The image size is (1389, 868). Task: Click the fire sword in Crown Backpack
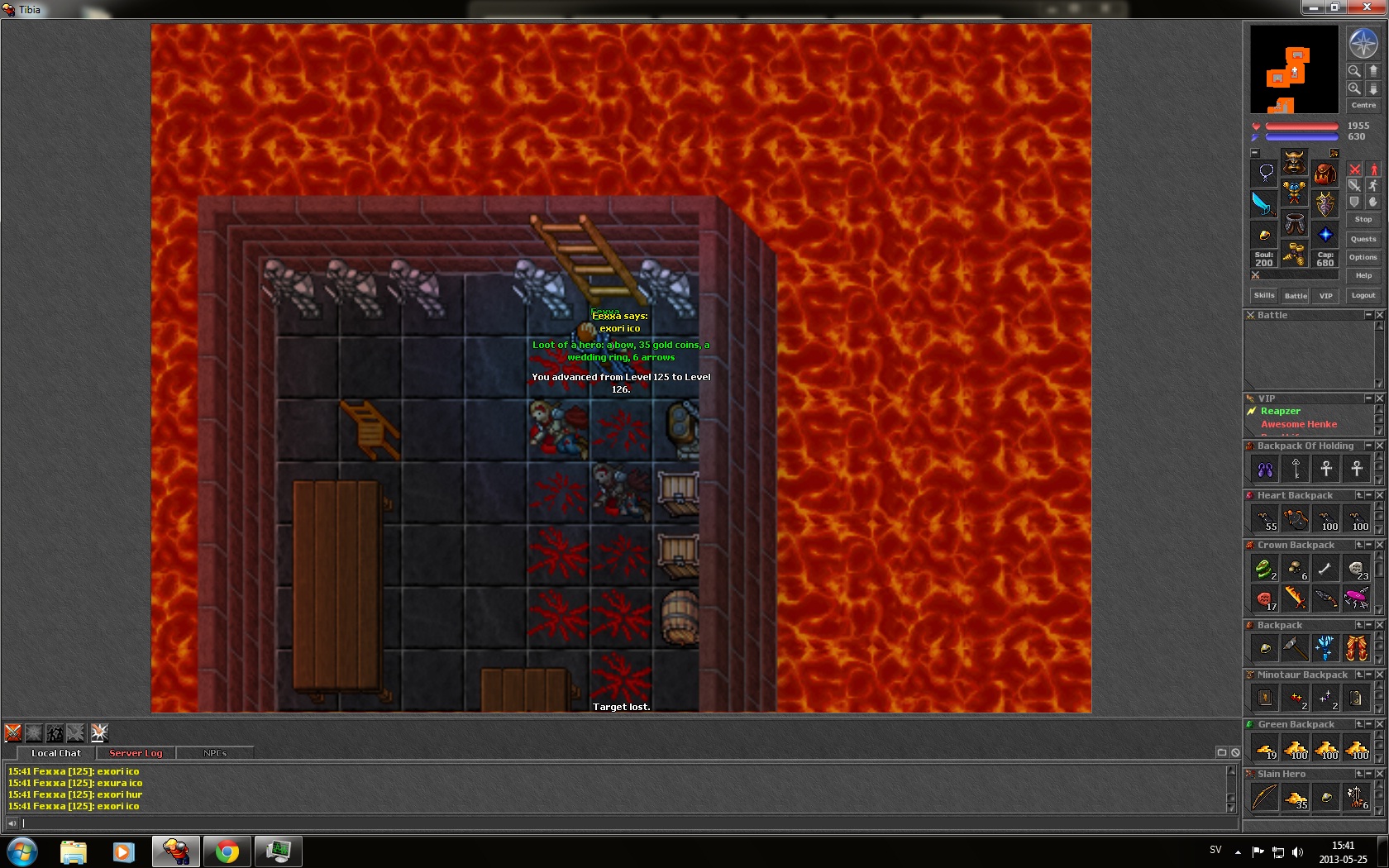click(x=1295, y=598)
